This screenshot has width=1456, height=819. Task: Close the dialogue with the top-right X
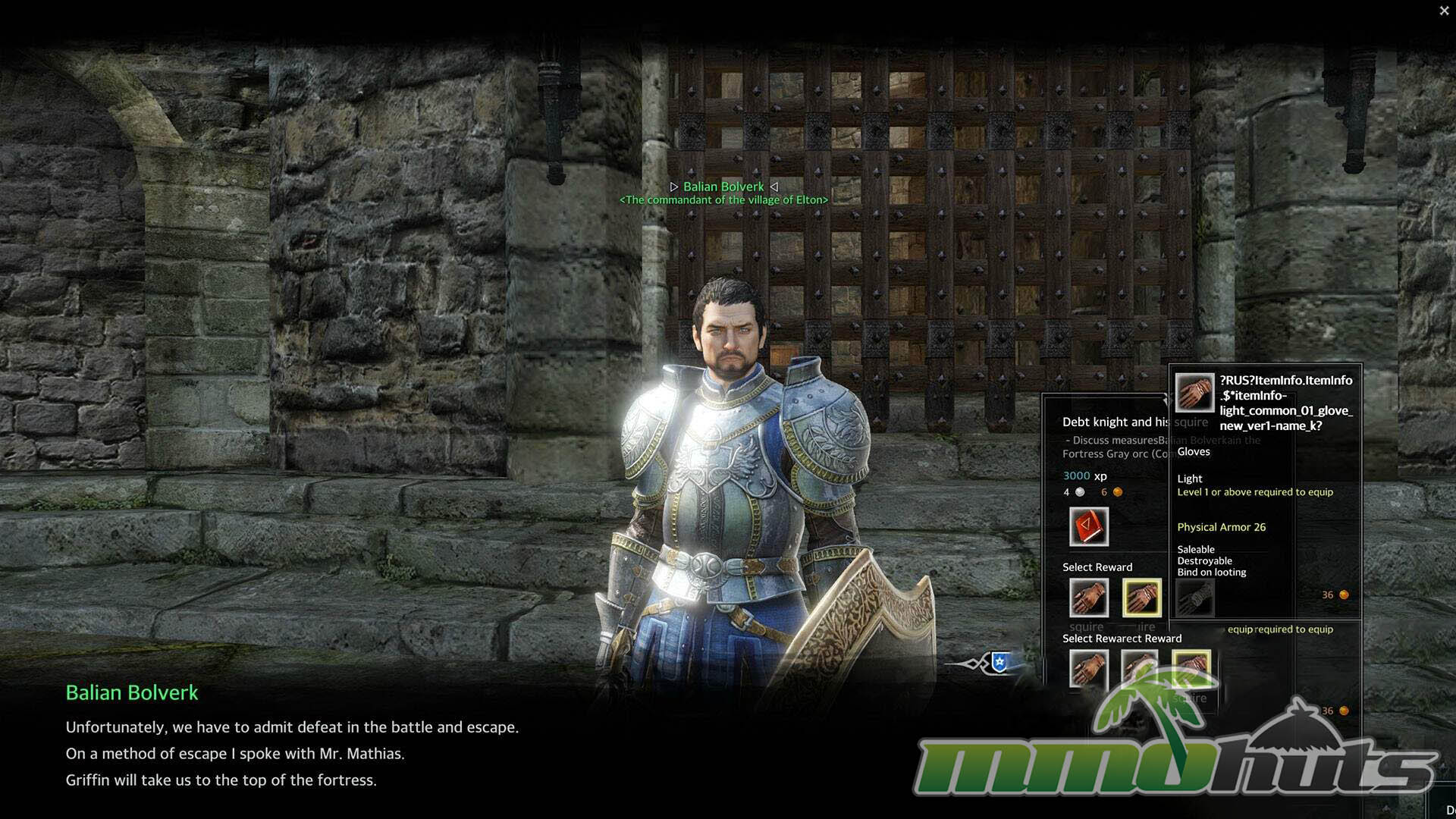1444,11
